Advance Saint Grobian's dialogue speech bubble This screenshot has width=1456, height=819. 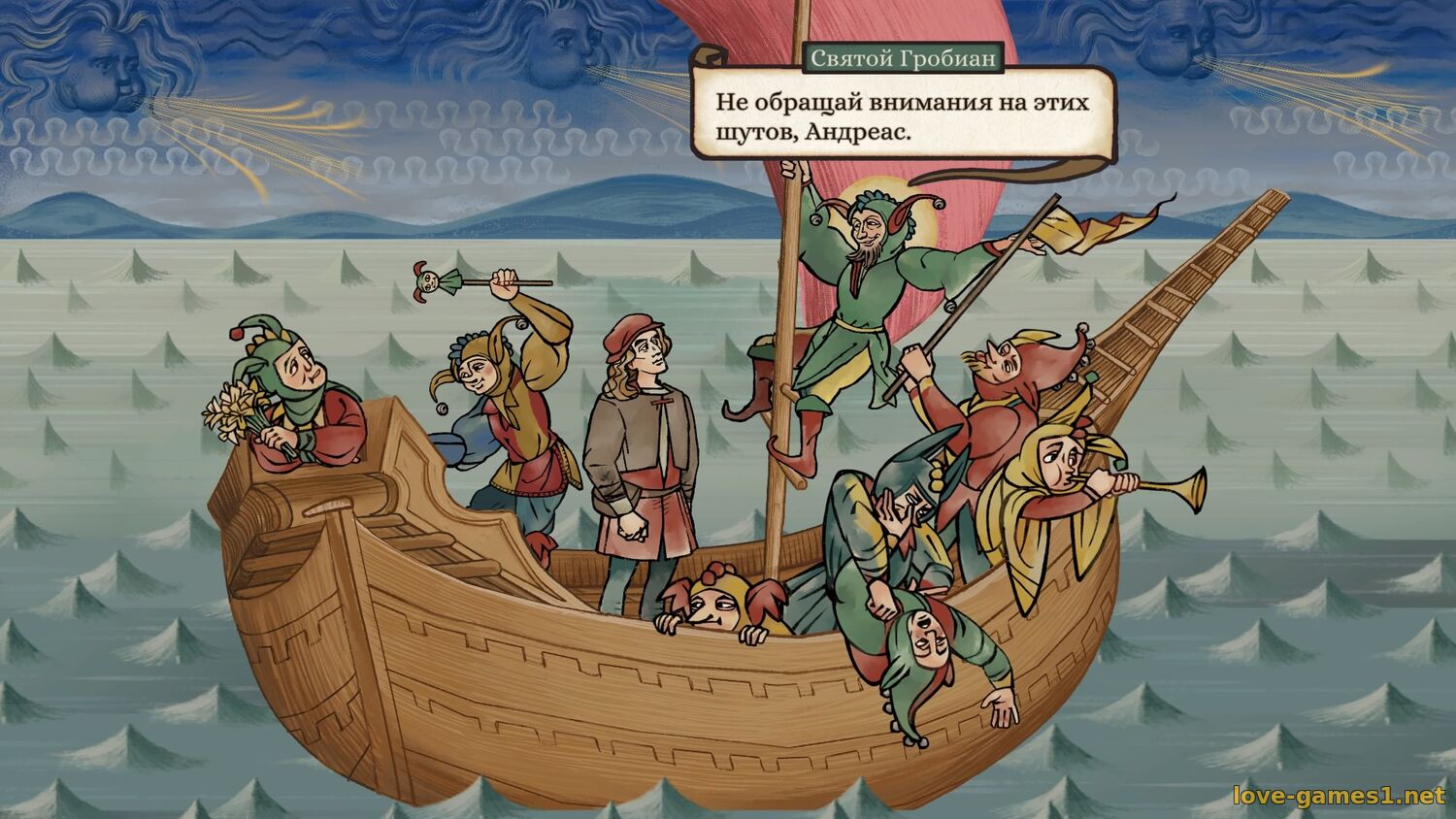point(902,115)
